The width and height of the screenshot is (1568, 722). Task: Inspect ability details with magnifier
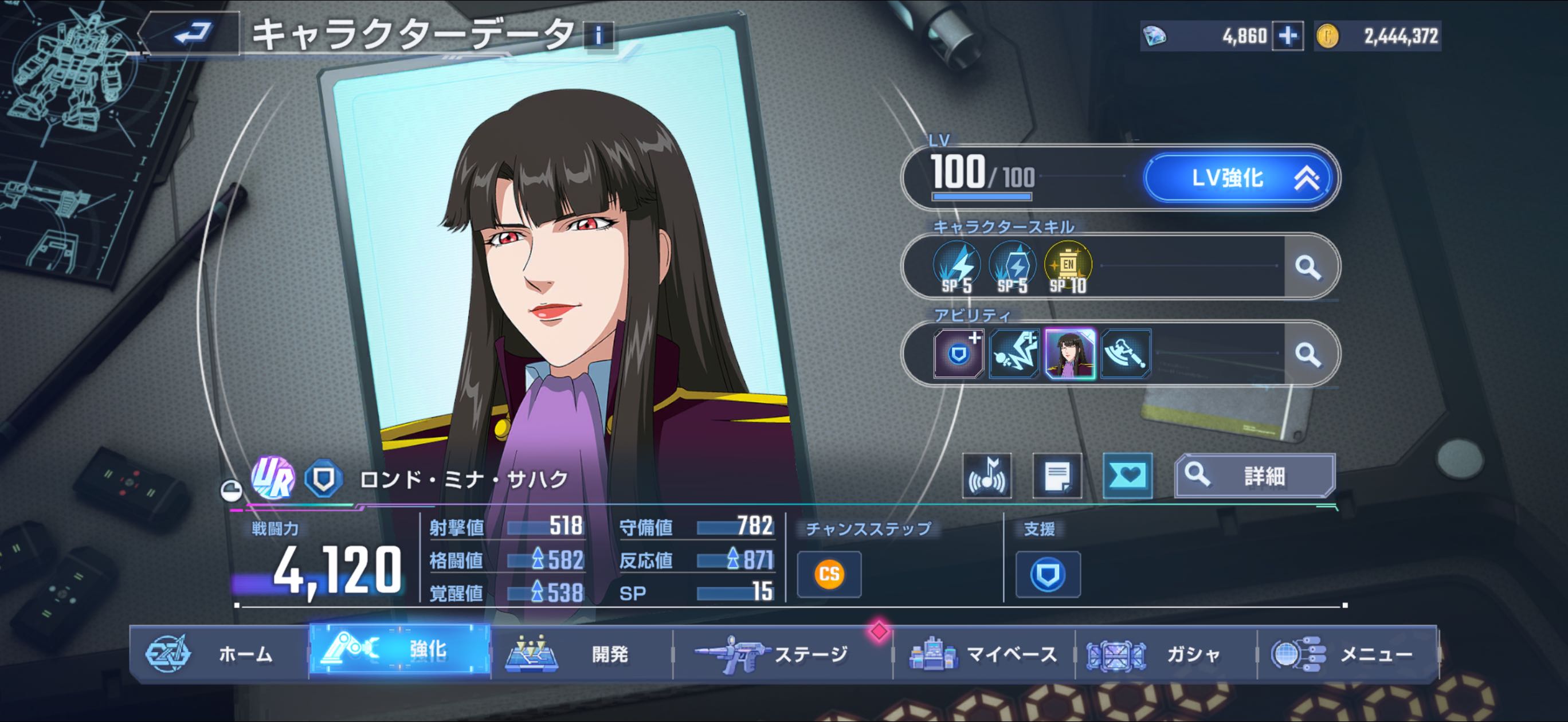click(1307, 354)
